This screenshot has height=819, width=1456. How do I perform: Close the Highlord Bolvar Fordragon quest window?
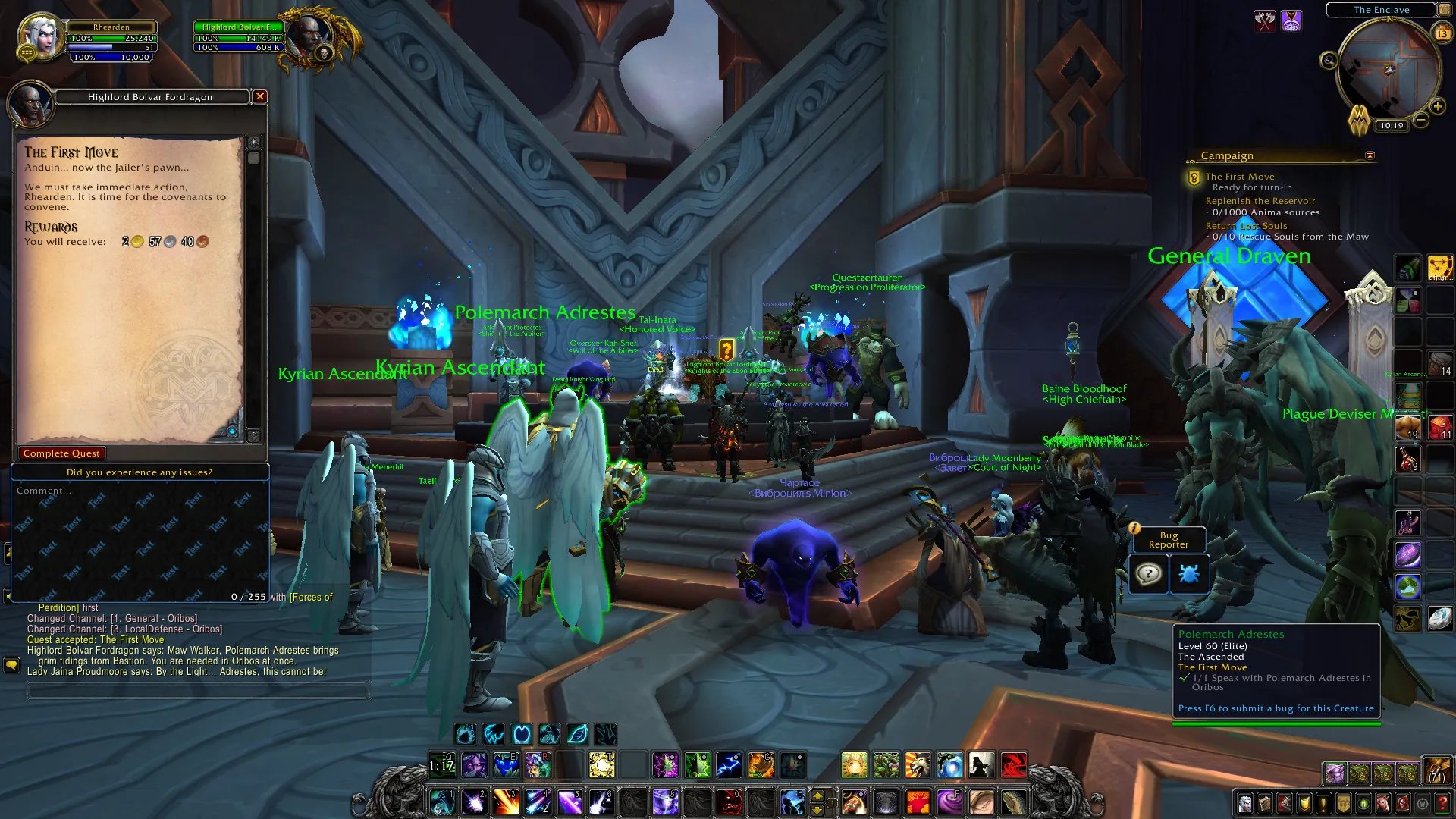[x=260, y=96]
